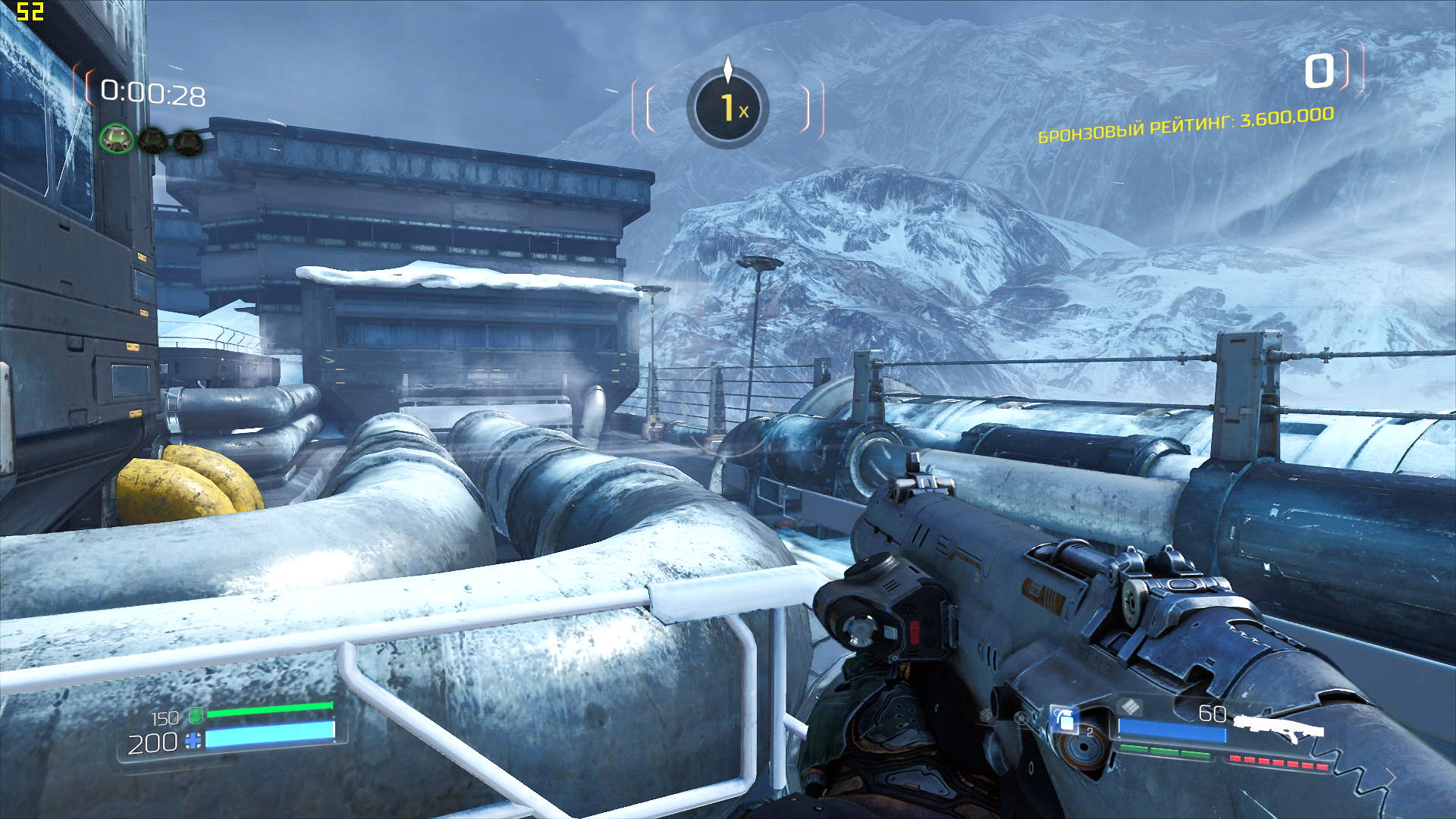Click the green armor shield icon
The image size is (1456, 819).
point(196,714)
